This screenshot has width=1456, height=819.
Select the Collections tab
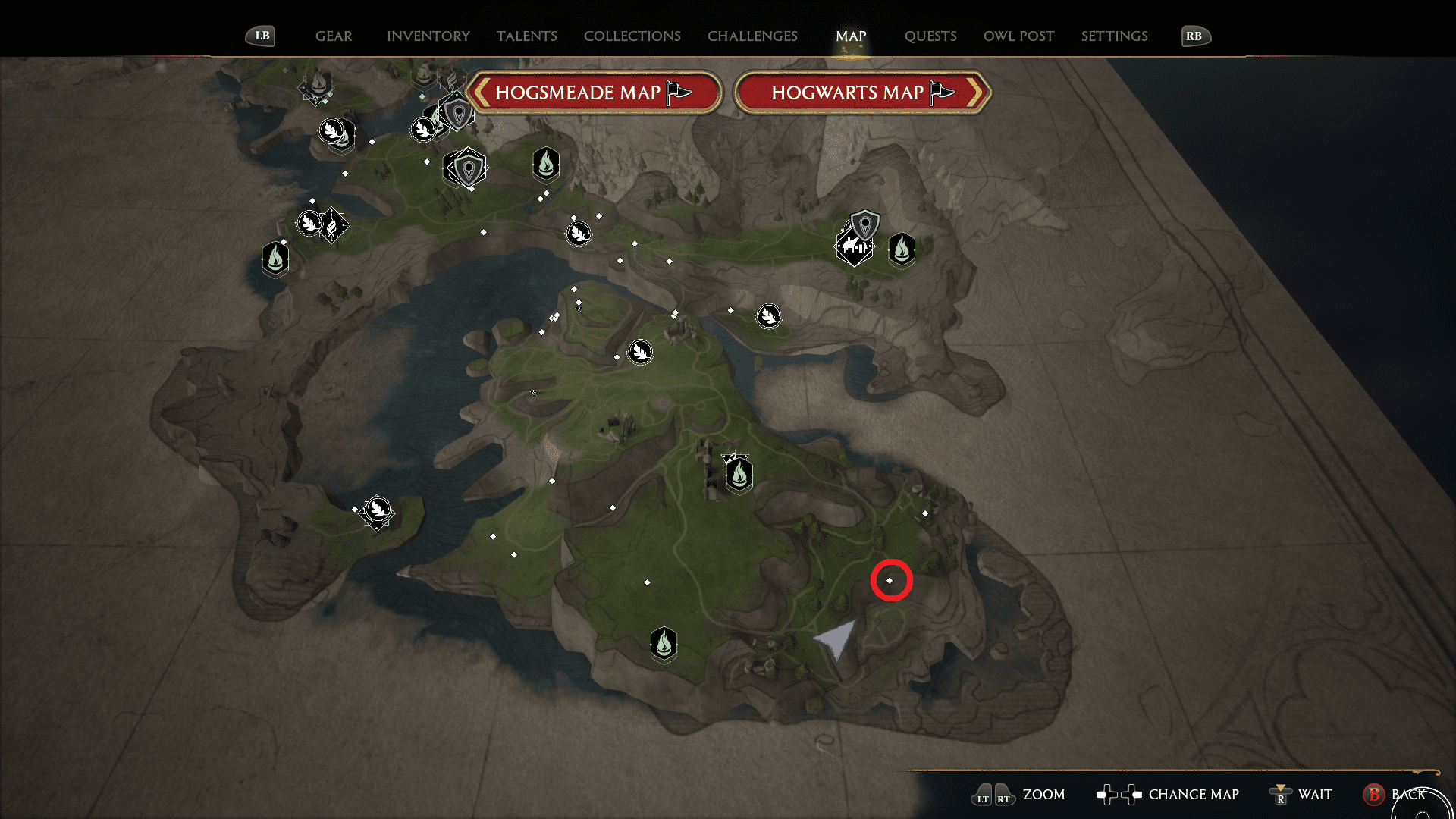632,36
